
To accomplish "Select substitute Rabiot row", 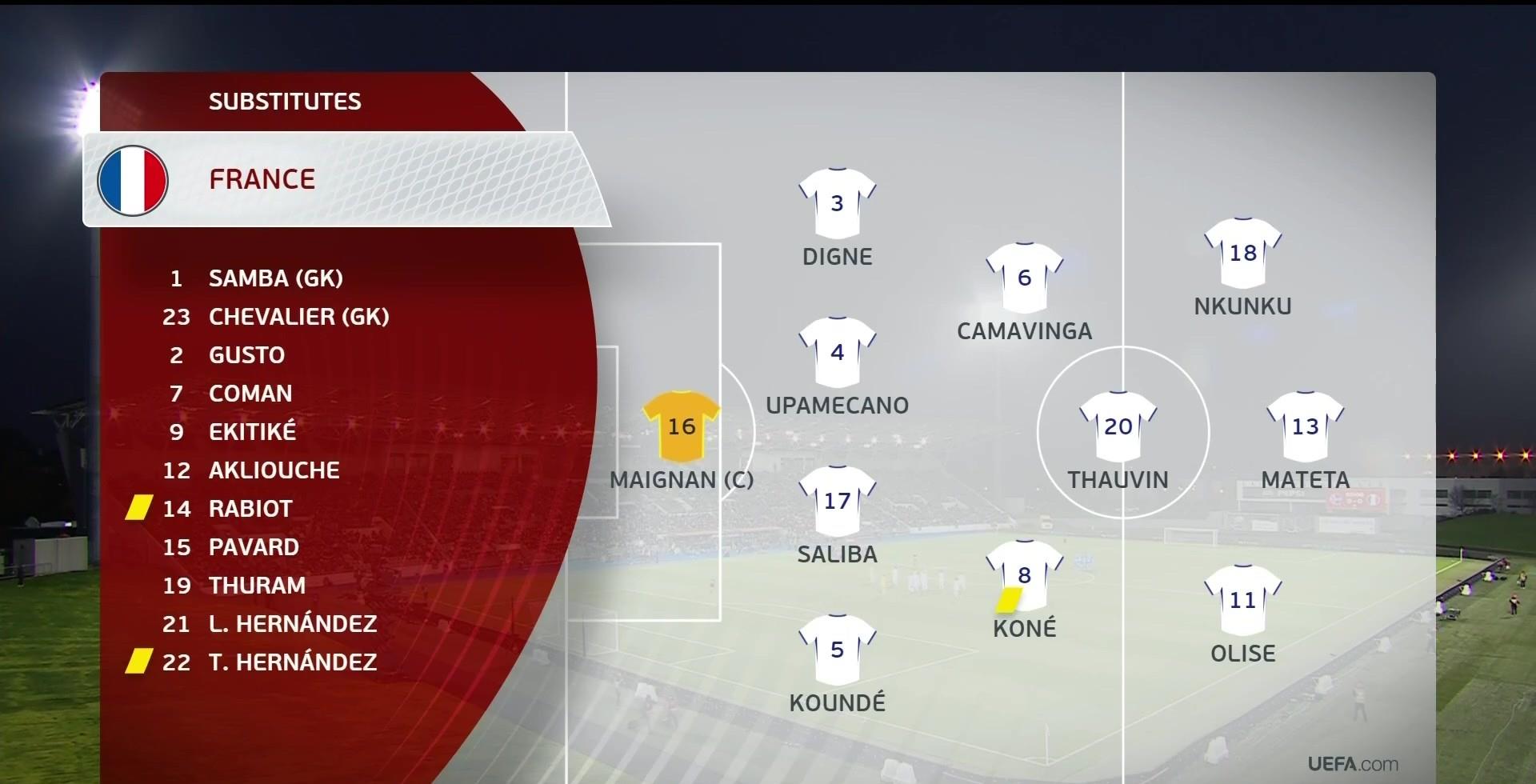I will click(x=250, y=509).
